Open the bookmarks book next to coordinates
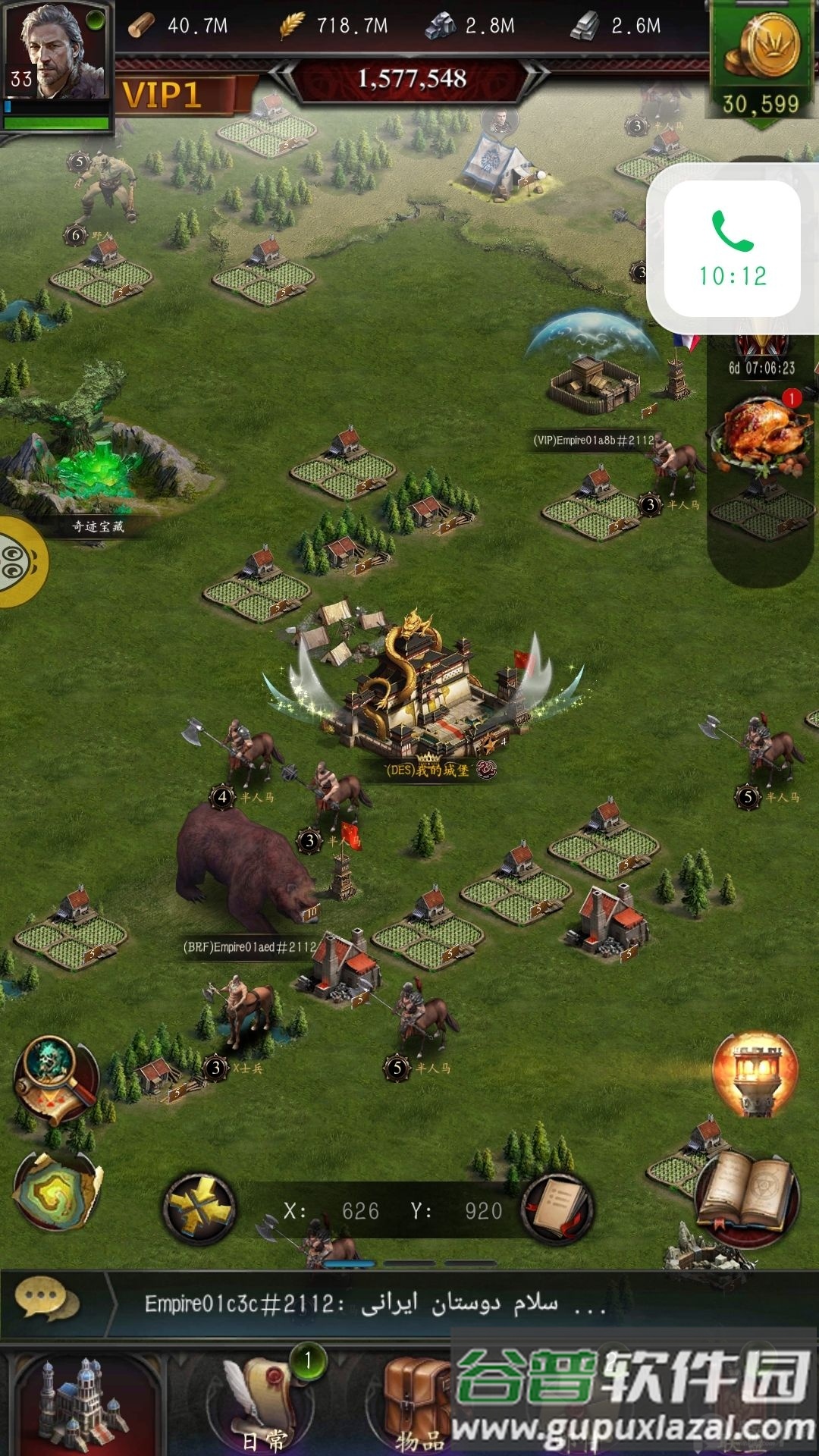 pos(559,1209)
